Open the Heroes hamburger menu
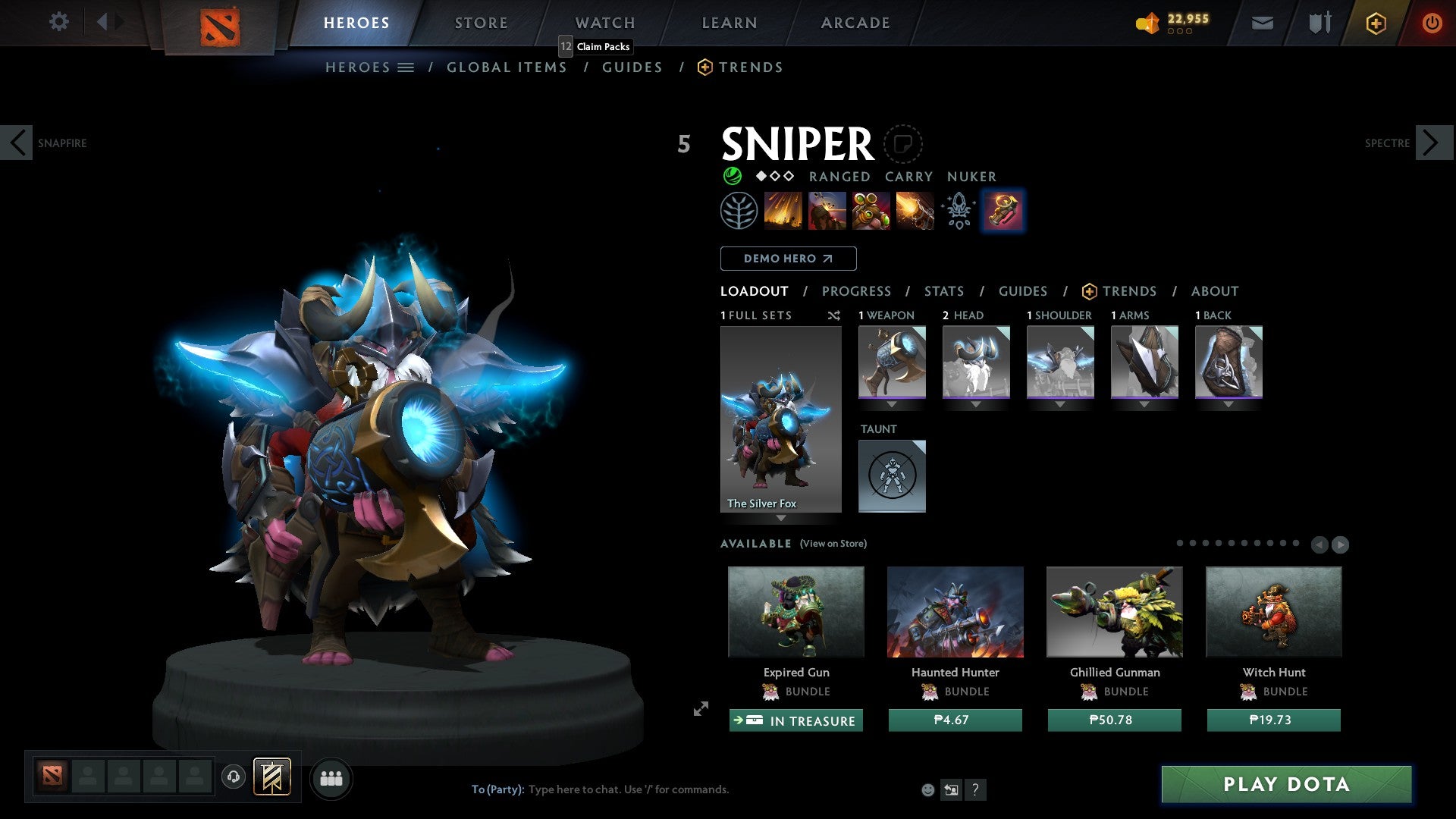 pyautogui.click(x=406, y=67)
